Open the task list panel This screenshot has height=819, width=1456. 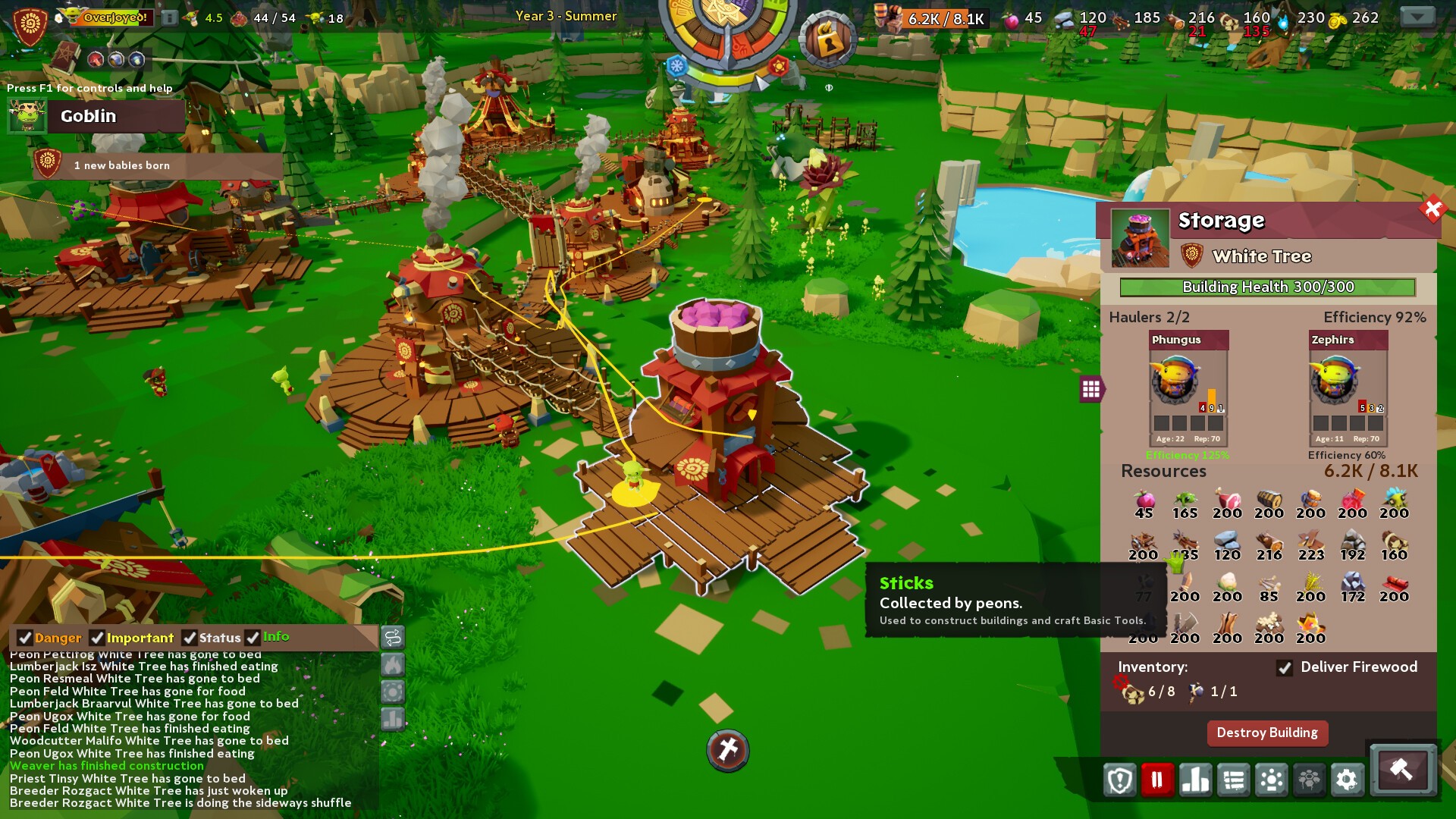[1234, 780]
